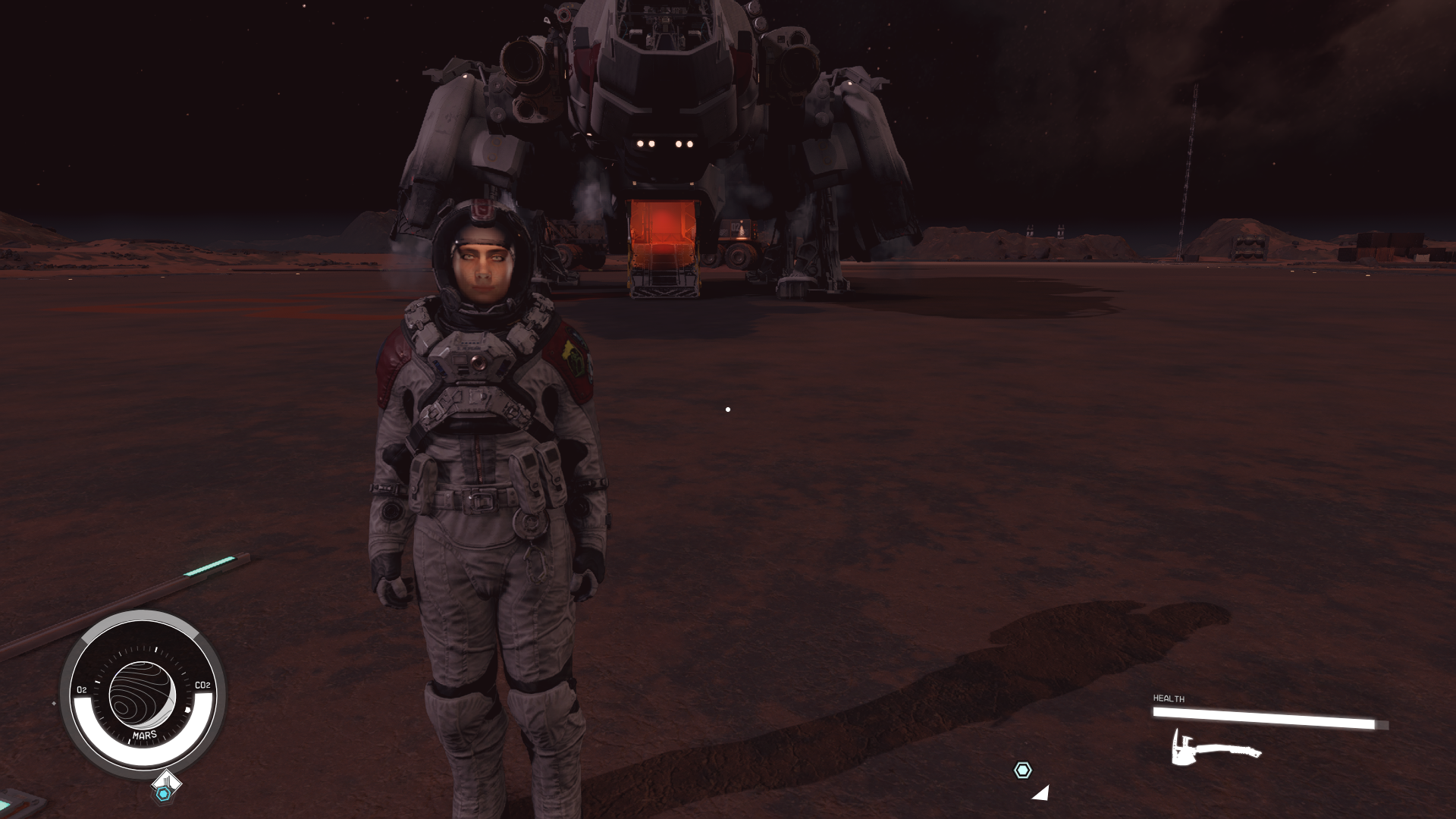Click the Mars planet compass dial
Viewport: 1456px width, 819px height.
pos(143,695)
